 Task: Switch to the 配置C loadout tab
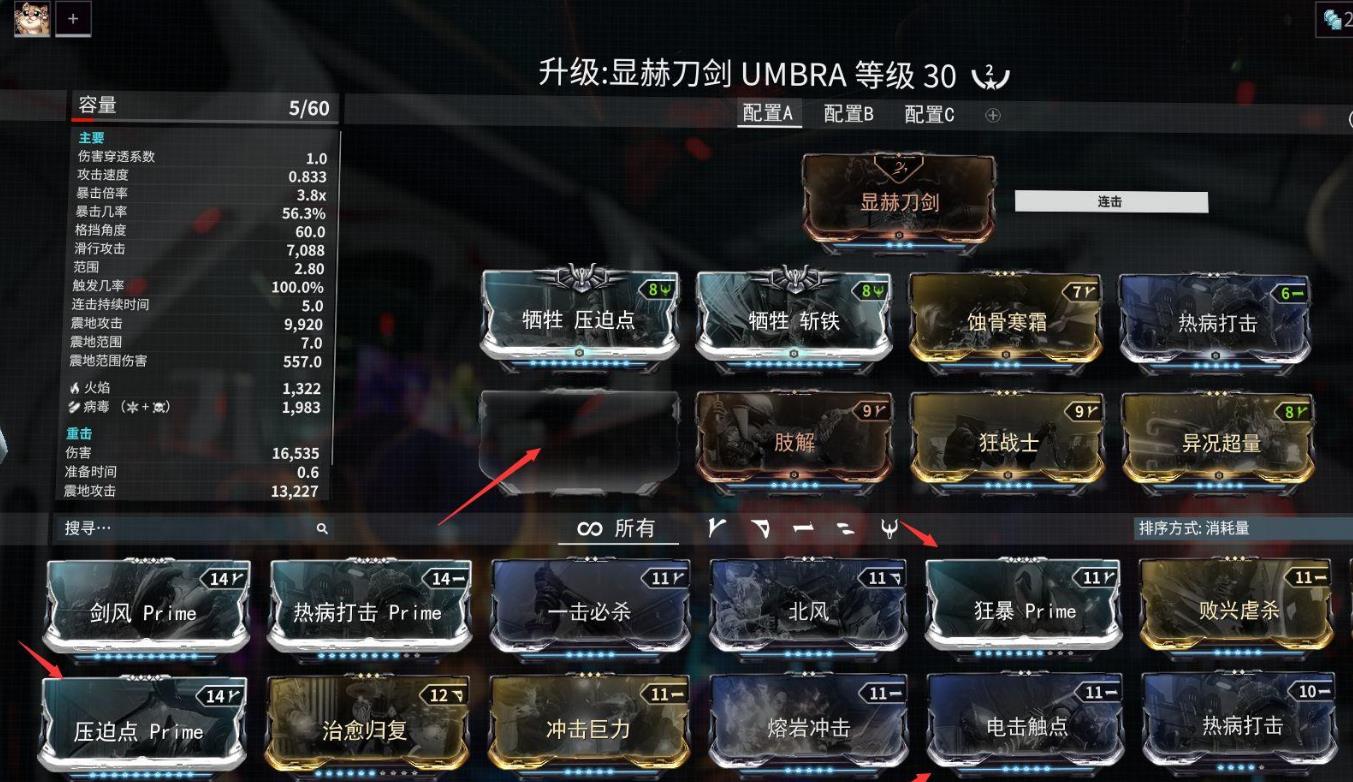pos(927,114)
